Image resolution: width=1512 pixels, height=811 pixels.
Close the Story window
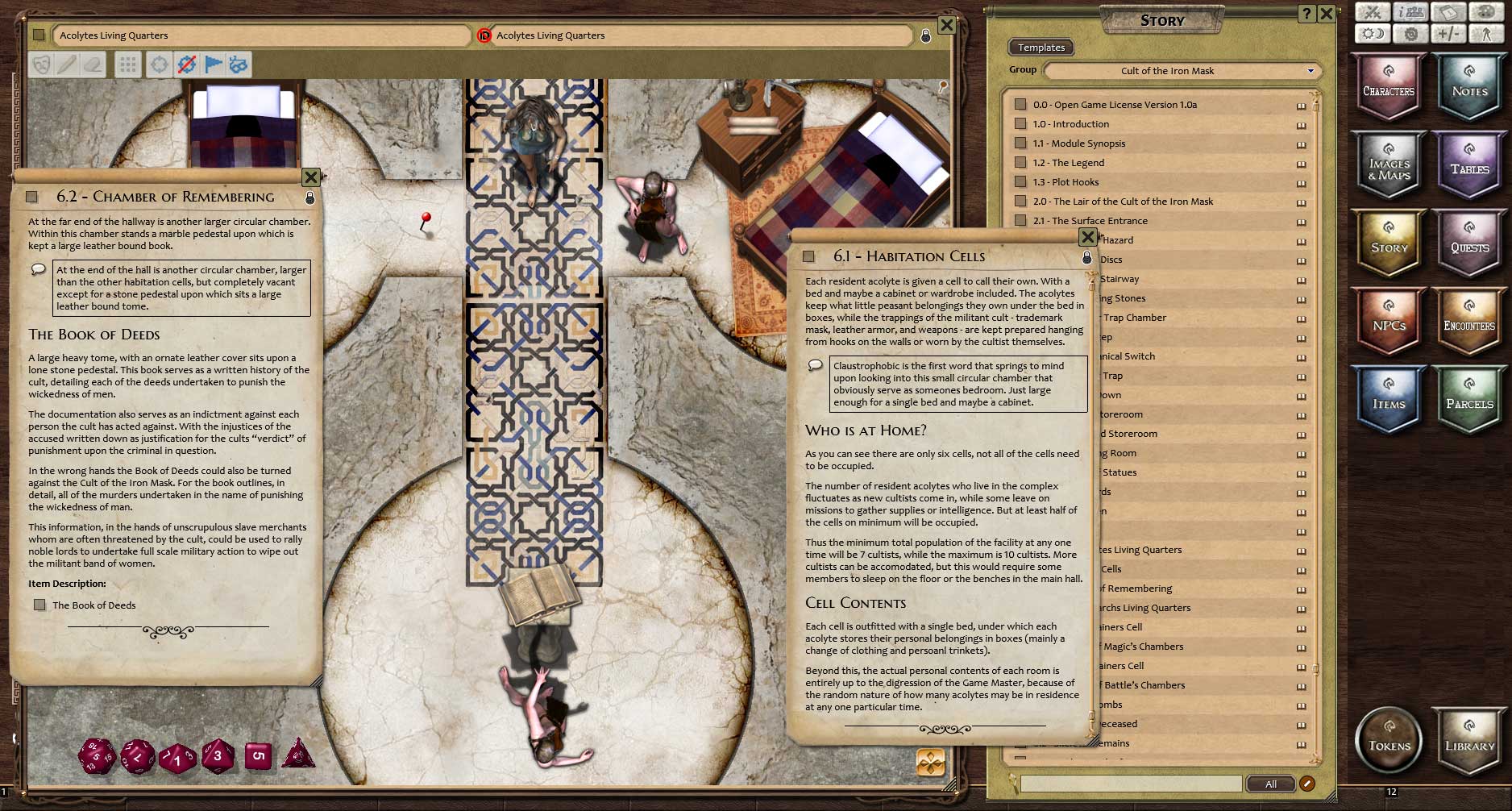tap(1326, 15)
